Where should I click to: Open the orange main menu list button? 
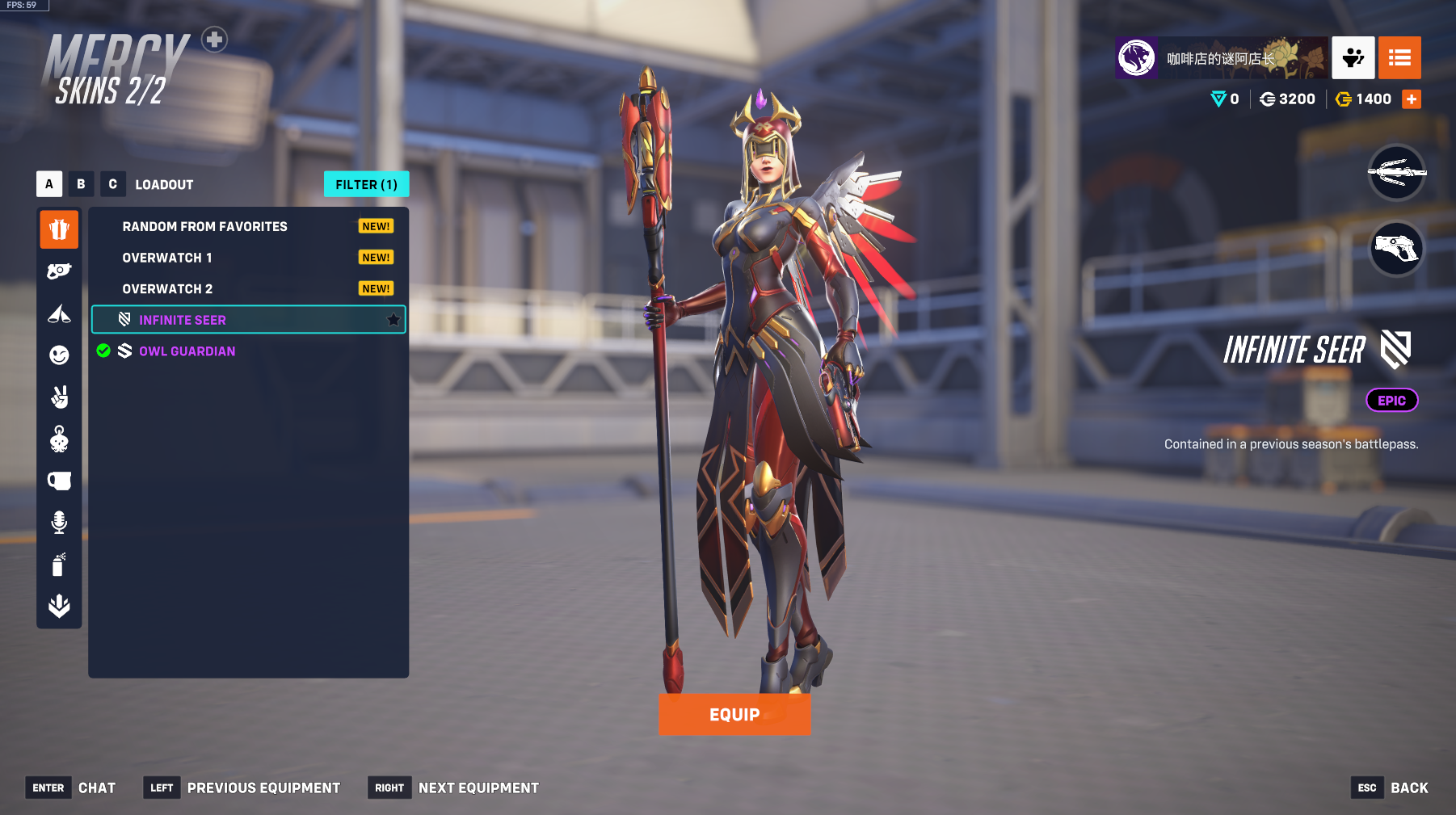click(x=1399, y=58)
